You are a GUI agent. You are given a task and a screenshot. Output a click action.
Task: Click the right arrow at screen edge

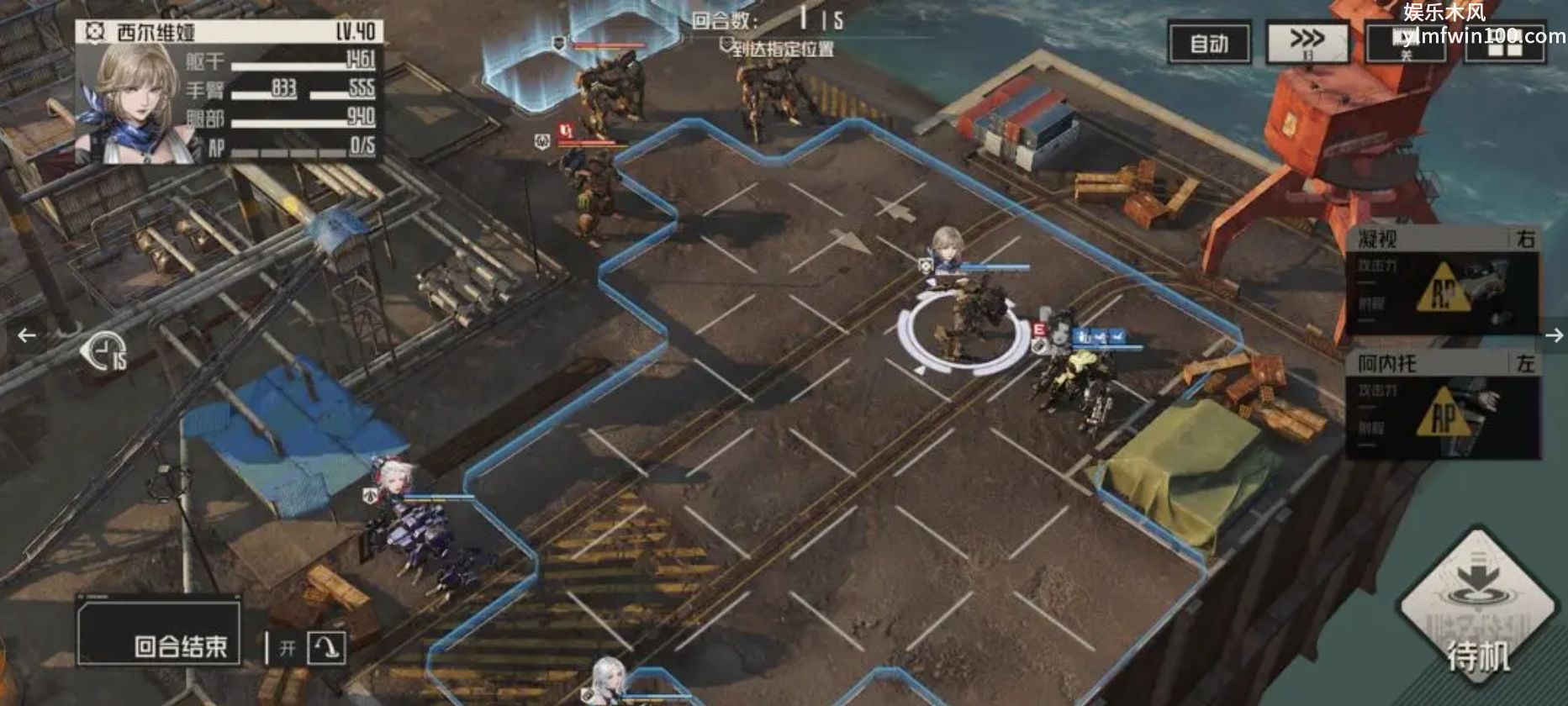coord(1554,335)
